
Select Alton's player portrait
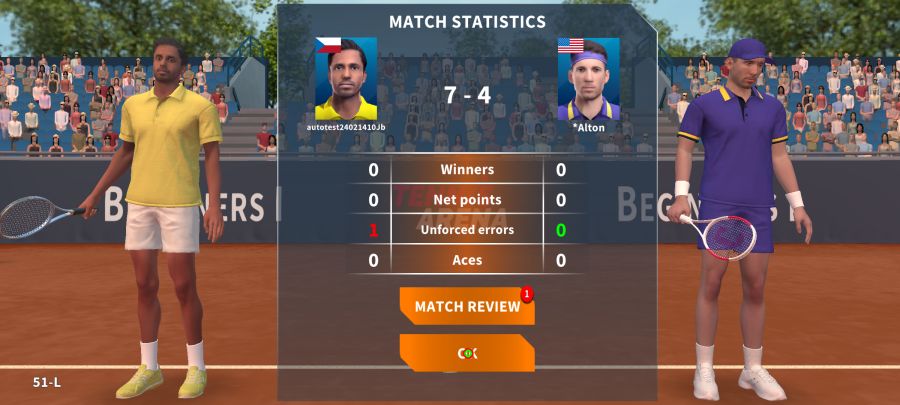pyautogui.click(x=588, y=79)
